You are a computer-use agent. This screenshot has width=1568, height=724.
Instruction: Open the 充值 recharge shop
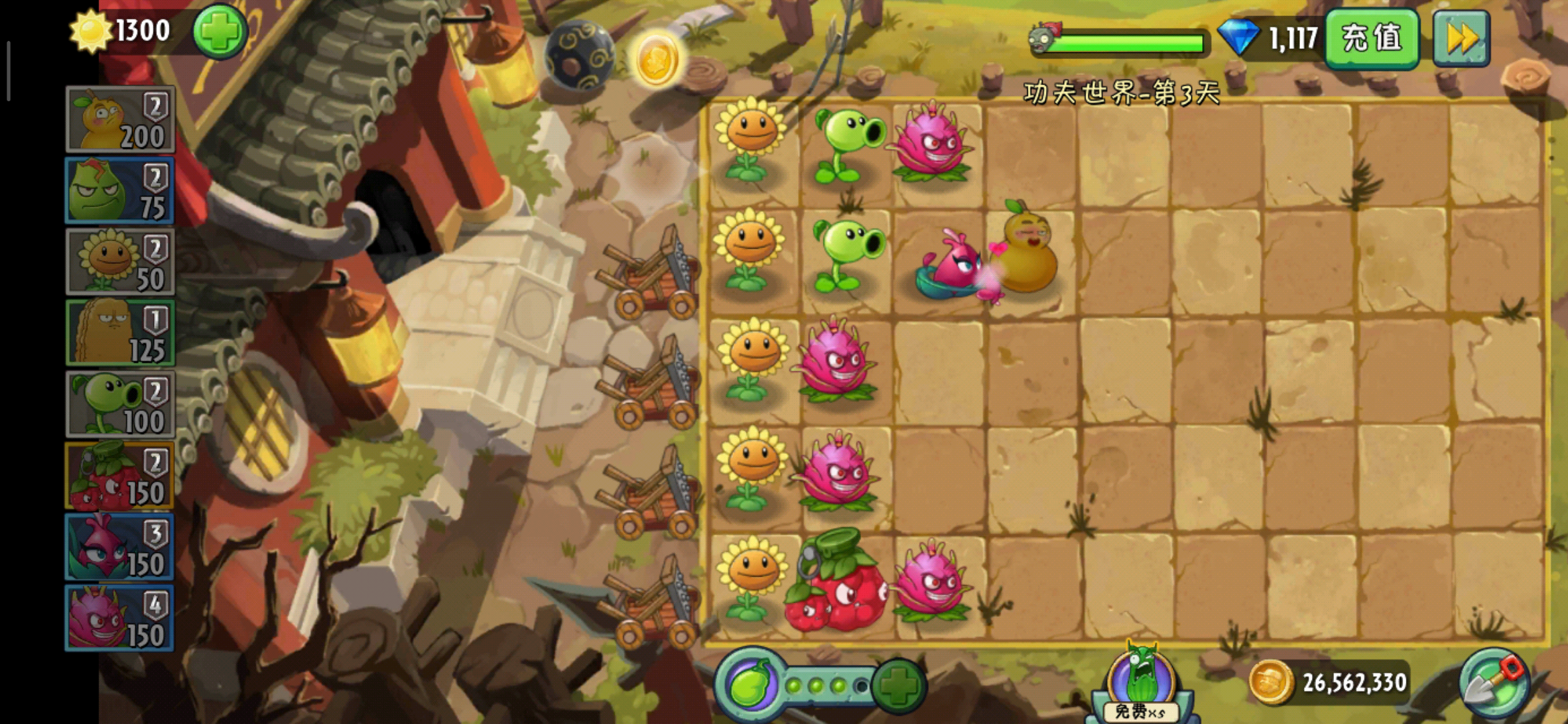tap(1371, 38)
